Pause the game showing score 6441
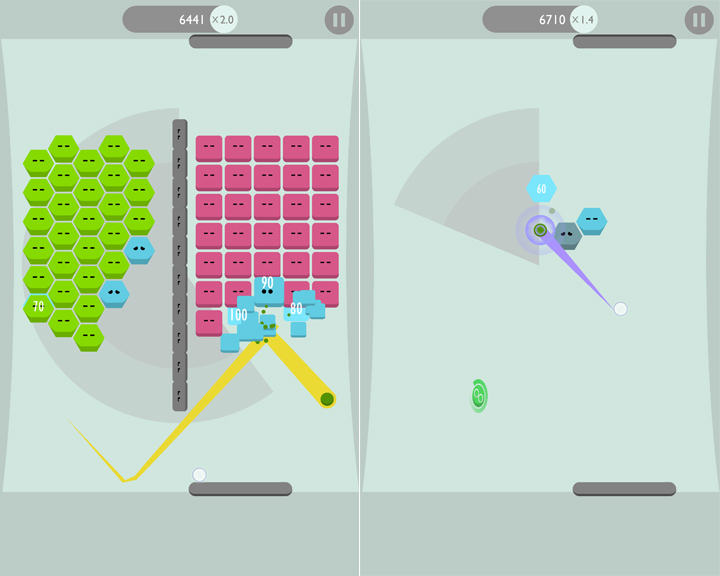The width and height of the screenshot is (720, 576). click(x=339, y=20)
